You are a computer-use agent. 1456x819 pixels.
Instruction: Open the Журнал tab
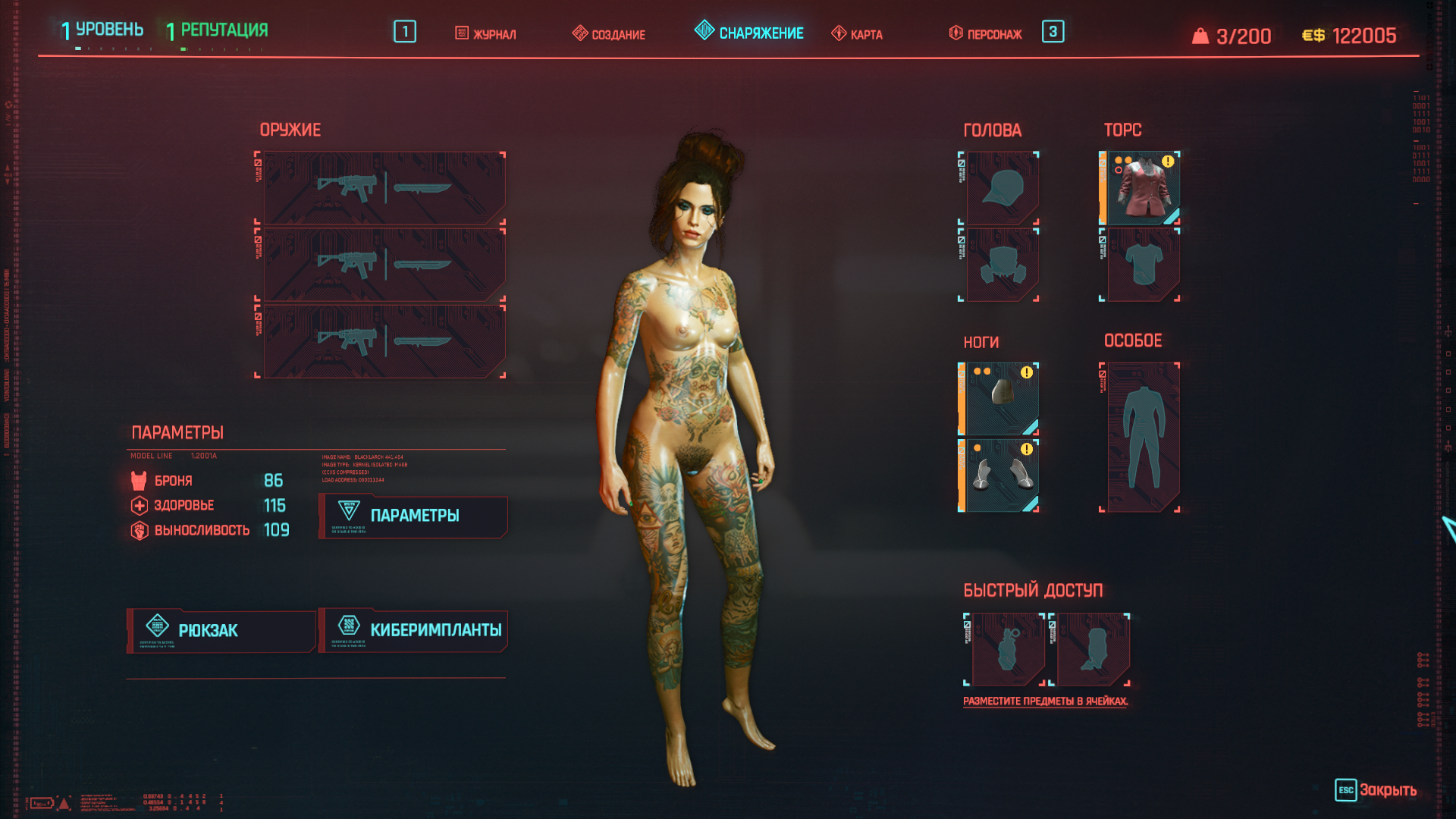[x=486, y=34]
